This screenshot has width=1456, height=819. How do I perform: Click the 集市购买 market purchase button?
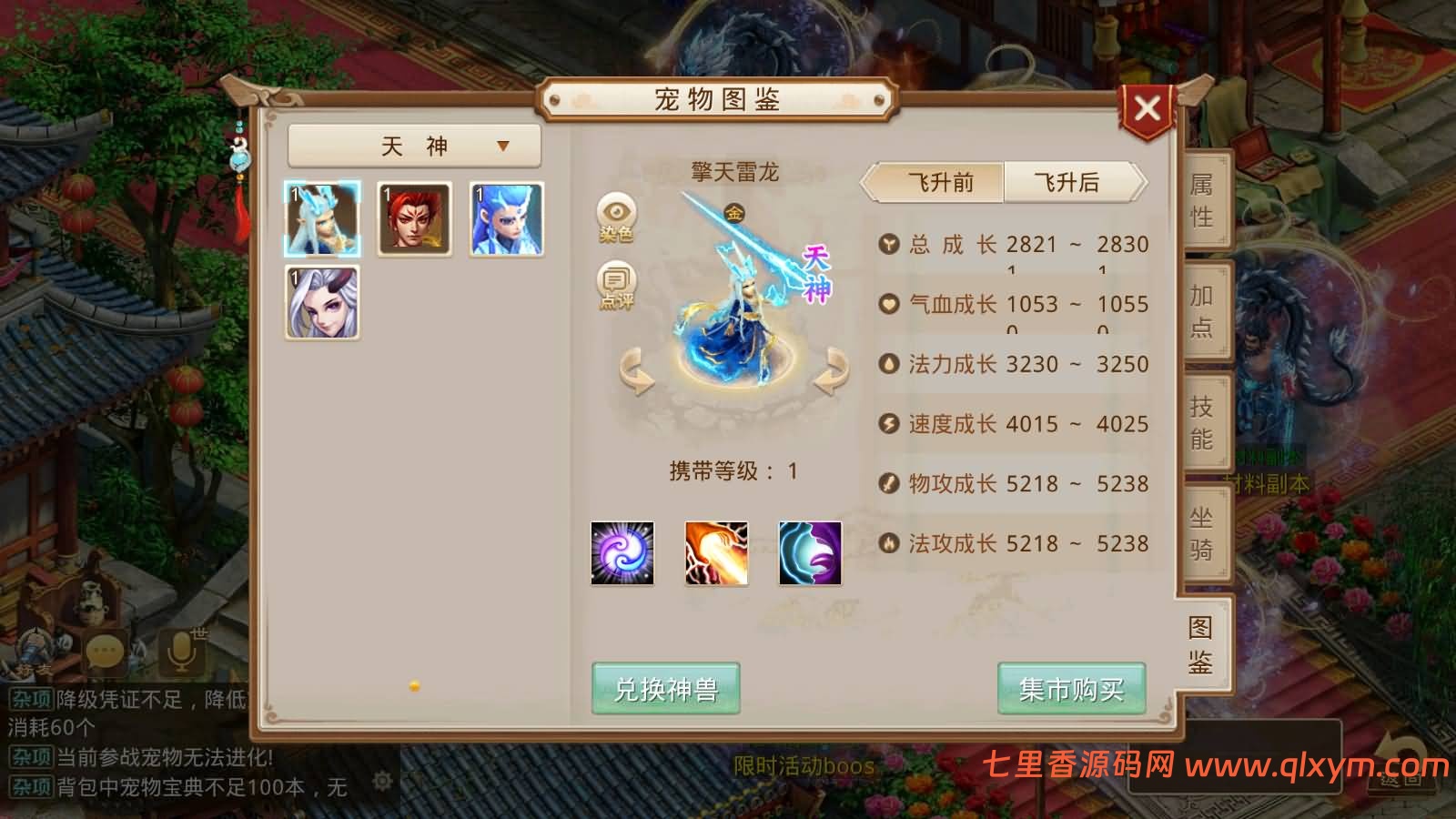1070,690
